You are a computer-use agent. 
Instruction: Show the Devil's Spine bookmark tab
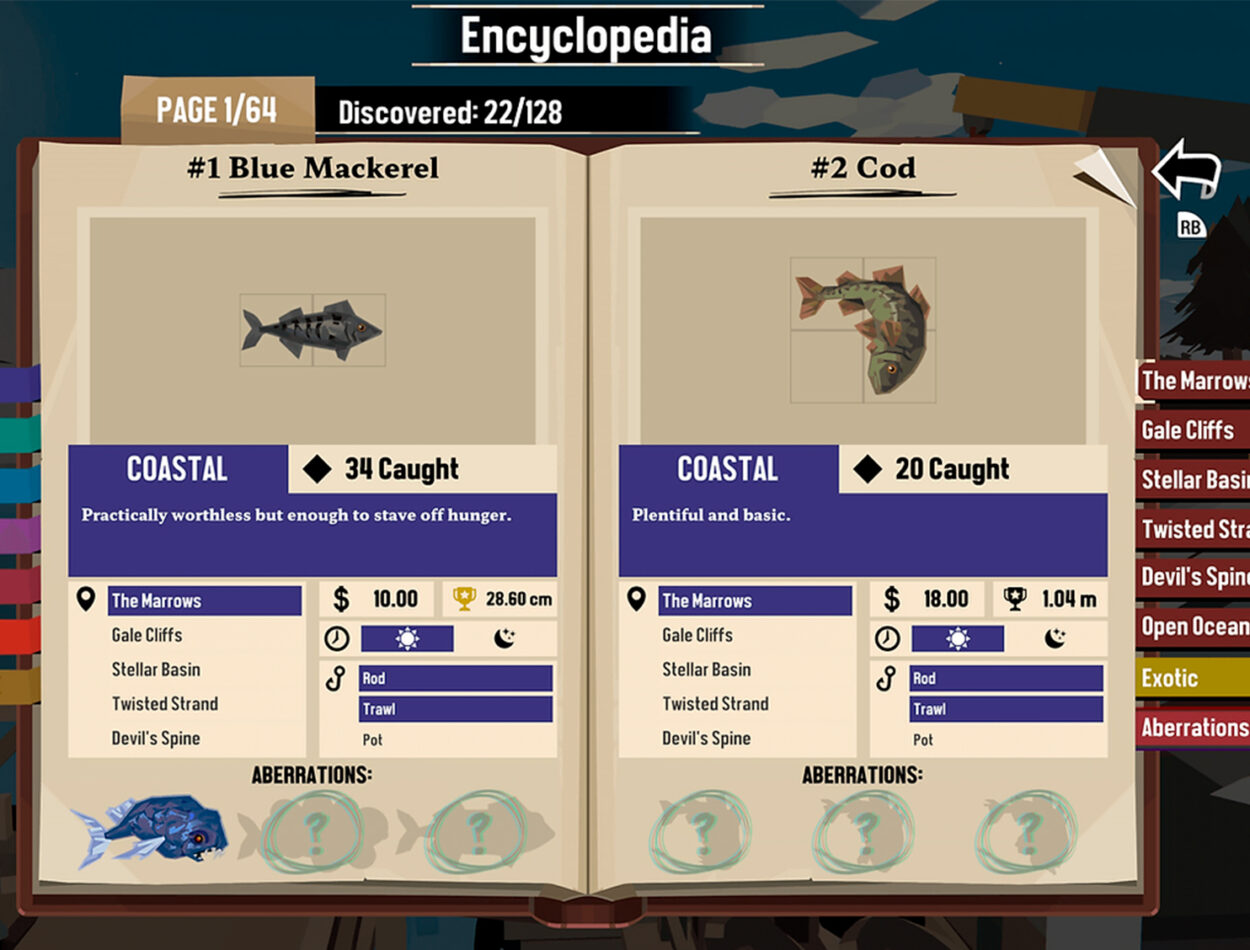click(x=1194, y=578)
